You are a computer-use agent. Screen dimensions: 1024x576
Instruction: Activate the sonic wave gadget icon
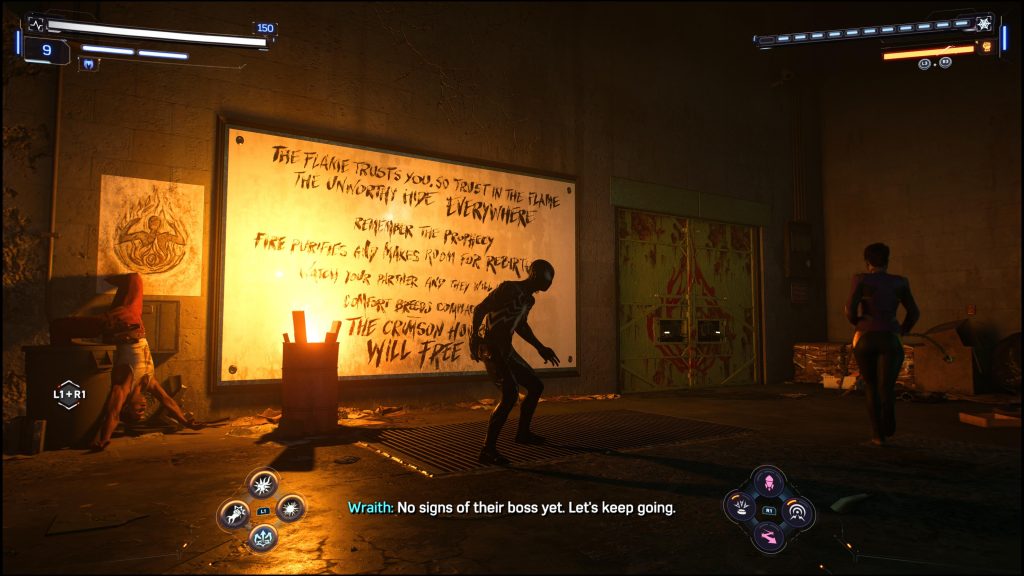click(x=798, y=512)
